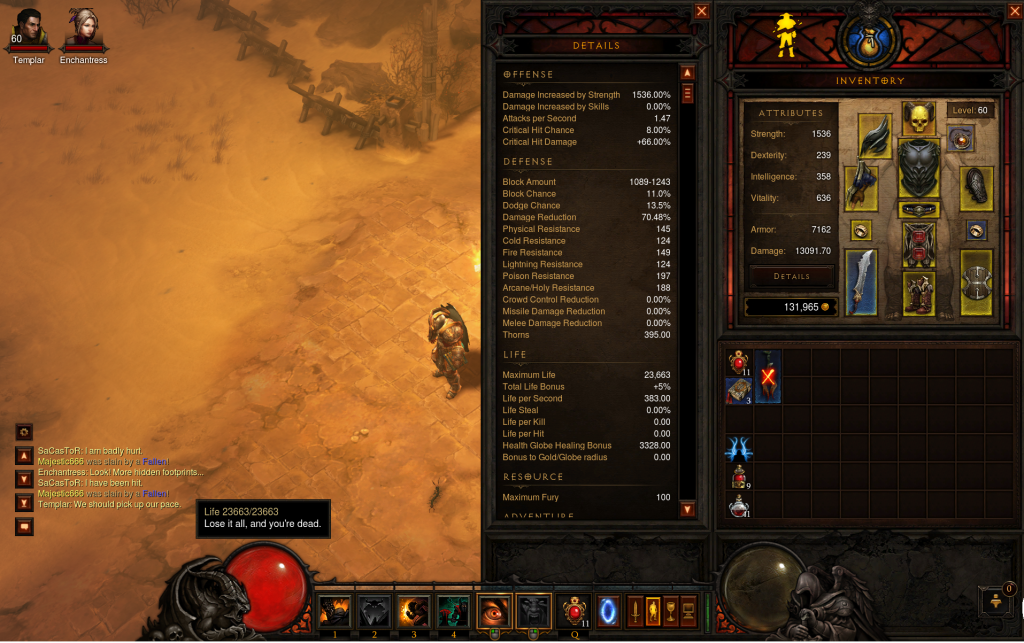Toggle the Details button under Attributes
The width and height of the screenshot is (1024, 643).
point(790,275)
